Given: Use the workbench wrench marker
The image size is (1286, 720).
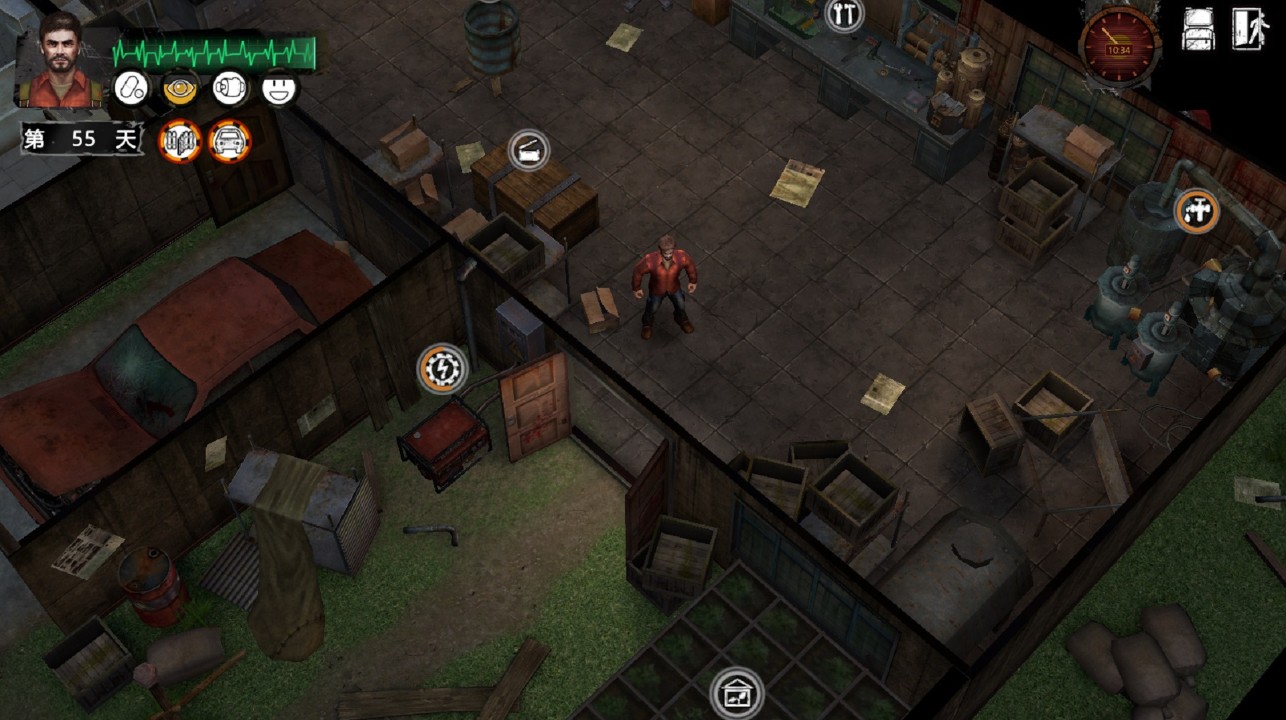Looking at the screenshot, I should tap(844, 14).
